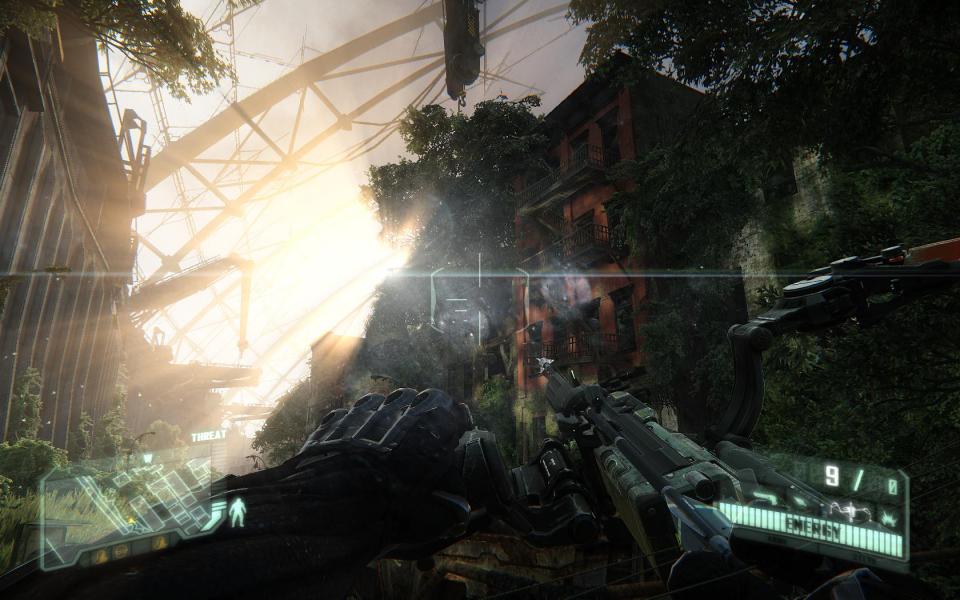
Task: Select the weapon silhouette icon beside the starburst
Action: pos(852,510)
